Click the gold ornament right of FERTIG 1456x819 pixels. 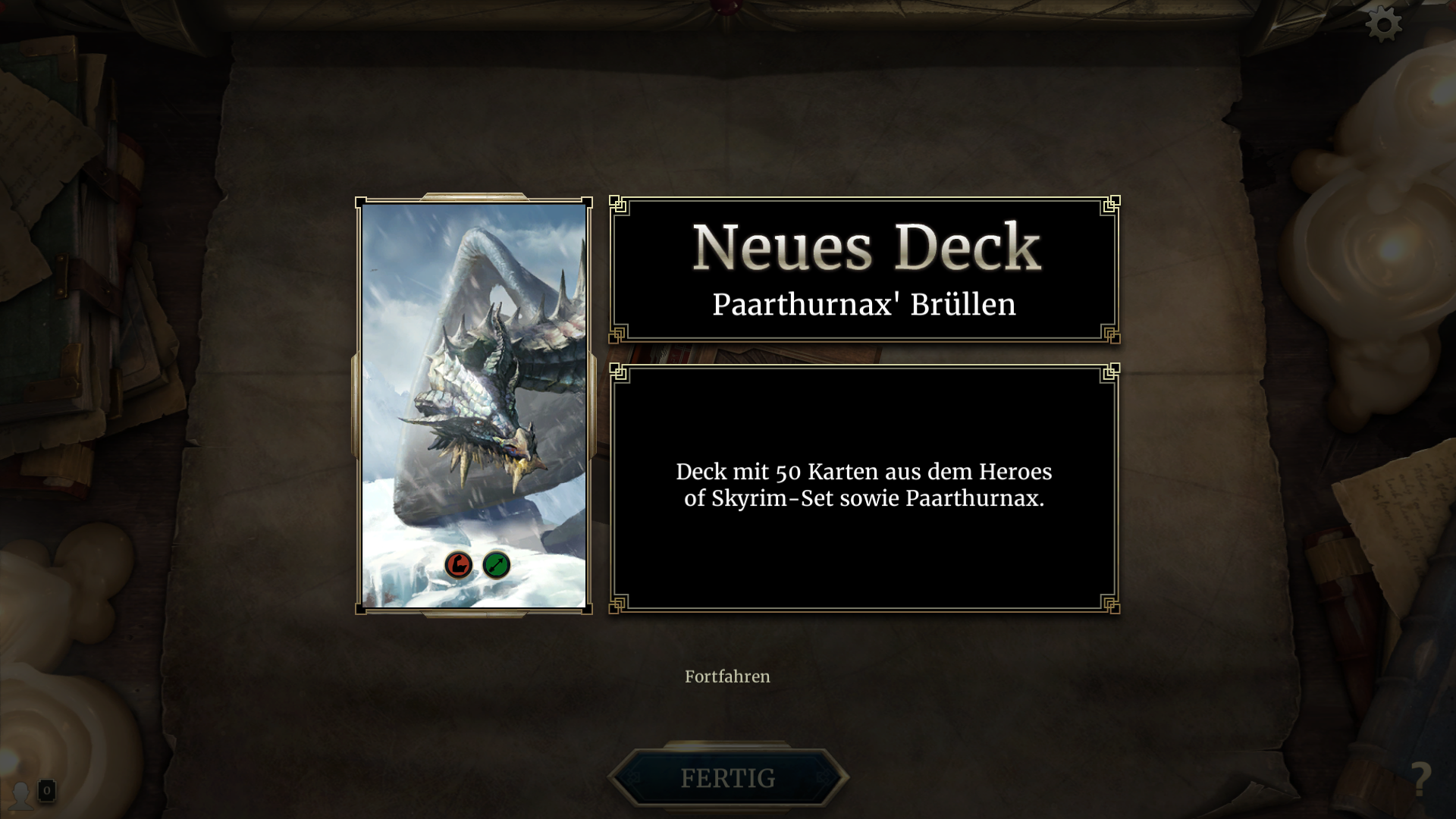pos(822,778)
